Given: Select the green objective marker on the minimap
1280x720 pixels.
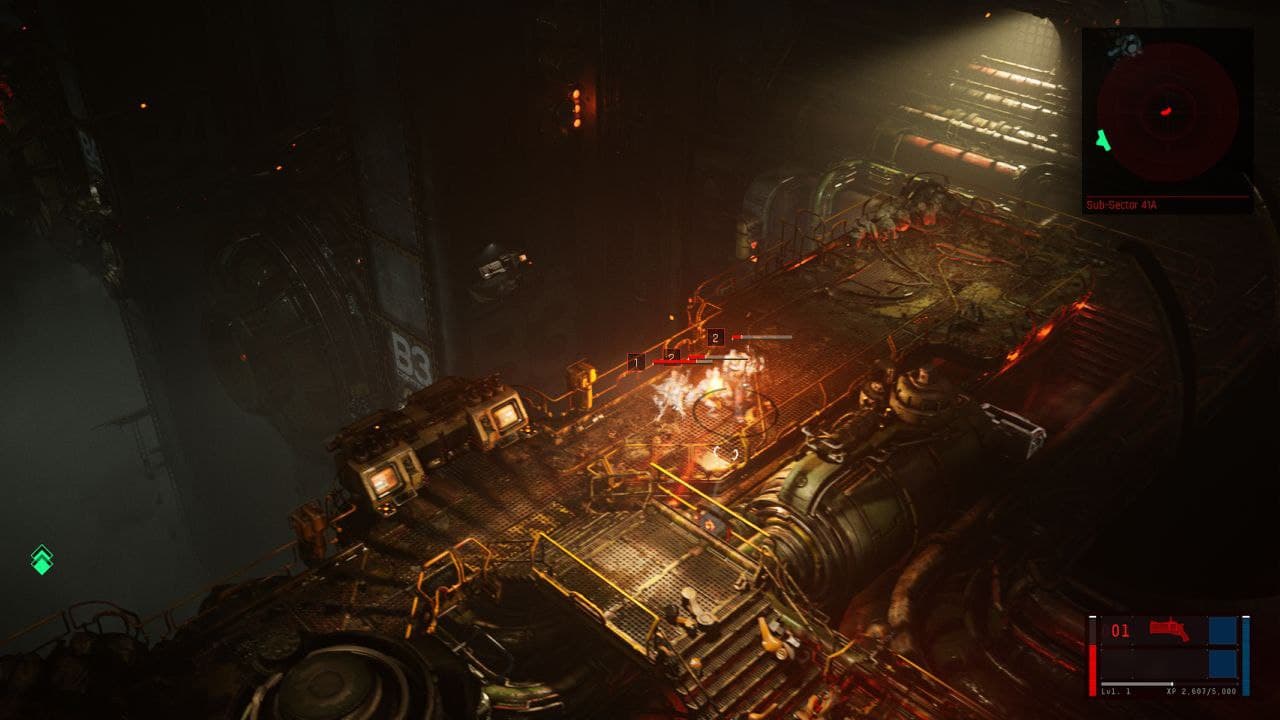Looking at the screenshot, I should 1102,141.
